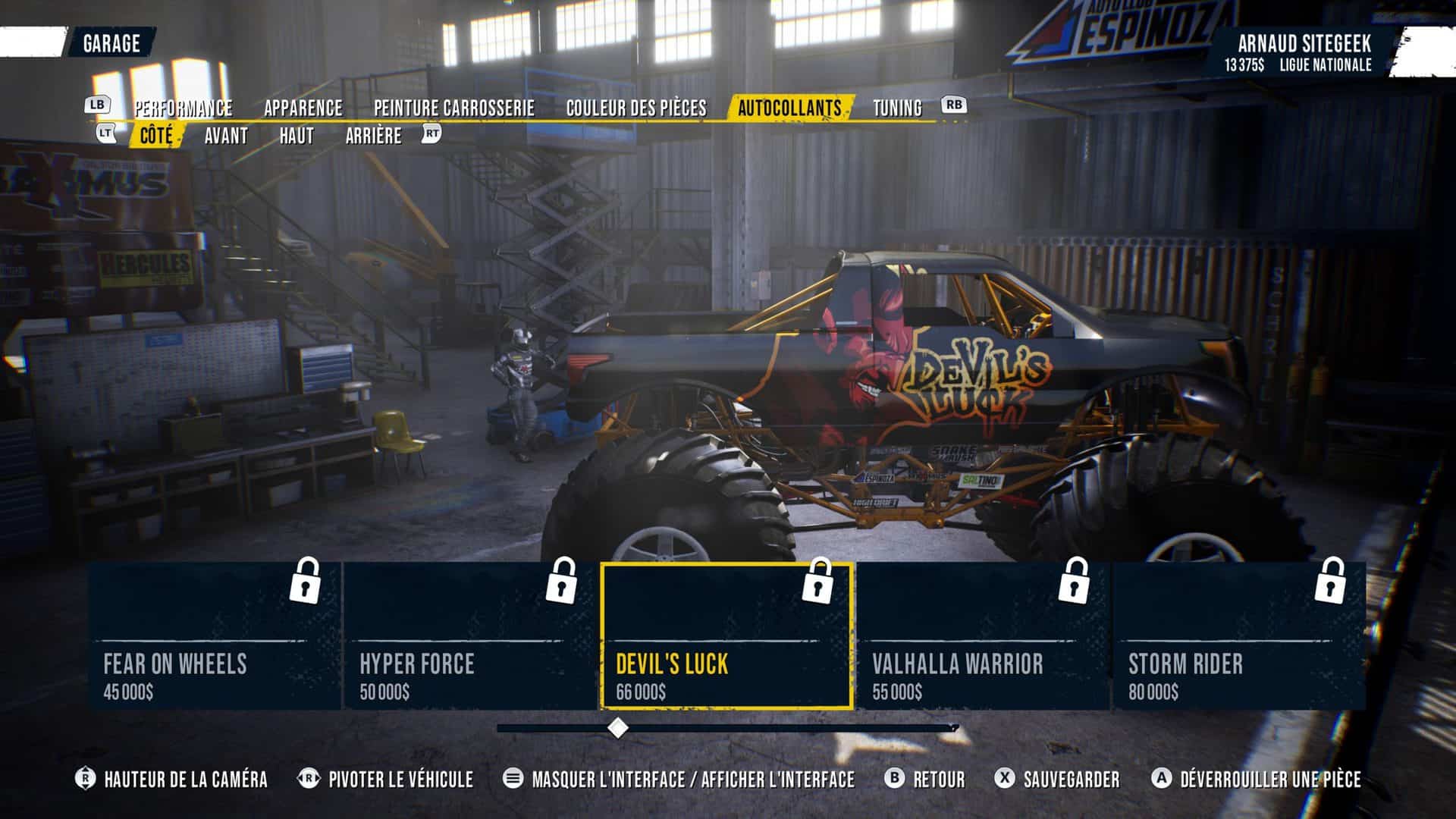1456x819 pixels.
Task: Go to Couleur des Pièces tab
Action: point(635,108)
